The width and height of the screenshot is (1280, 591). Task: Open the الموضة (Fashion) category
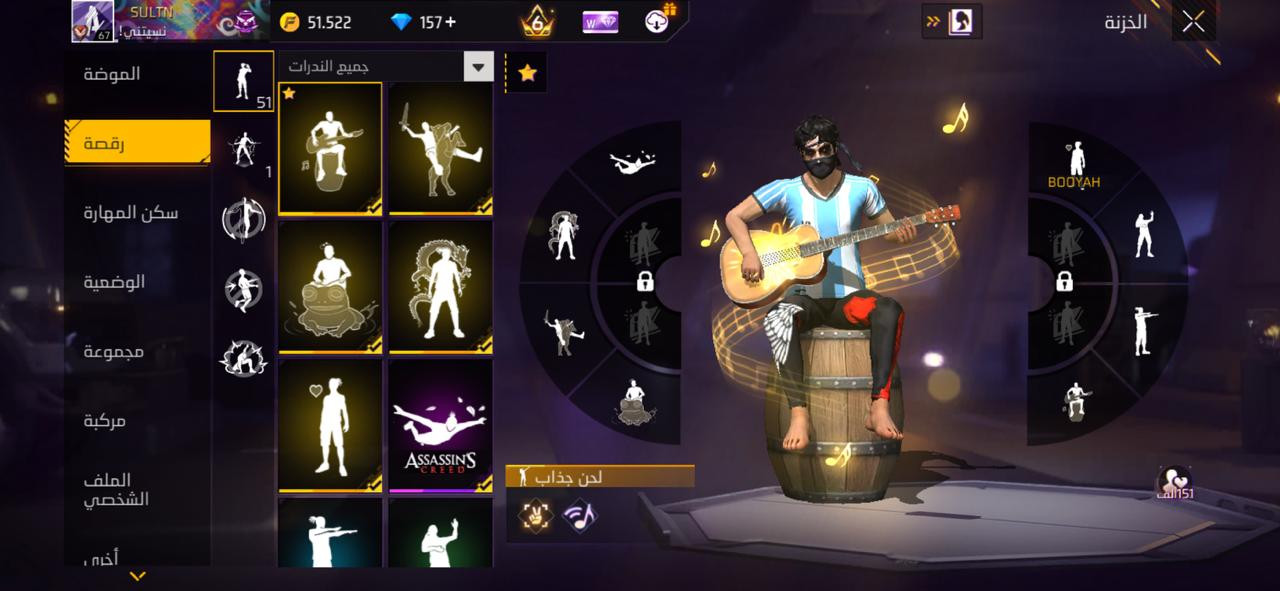pyautogui.click(x=112, y=74)
